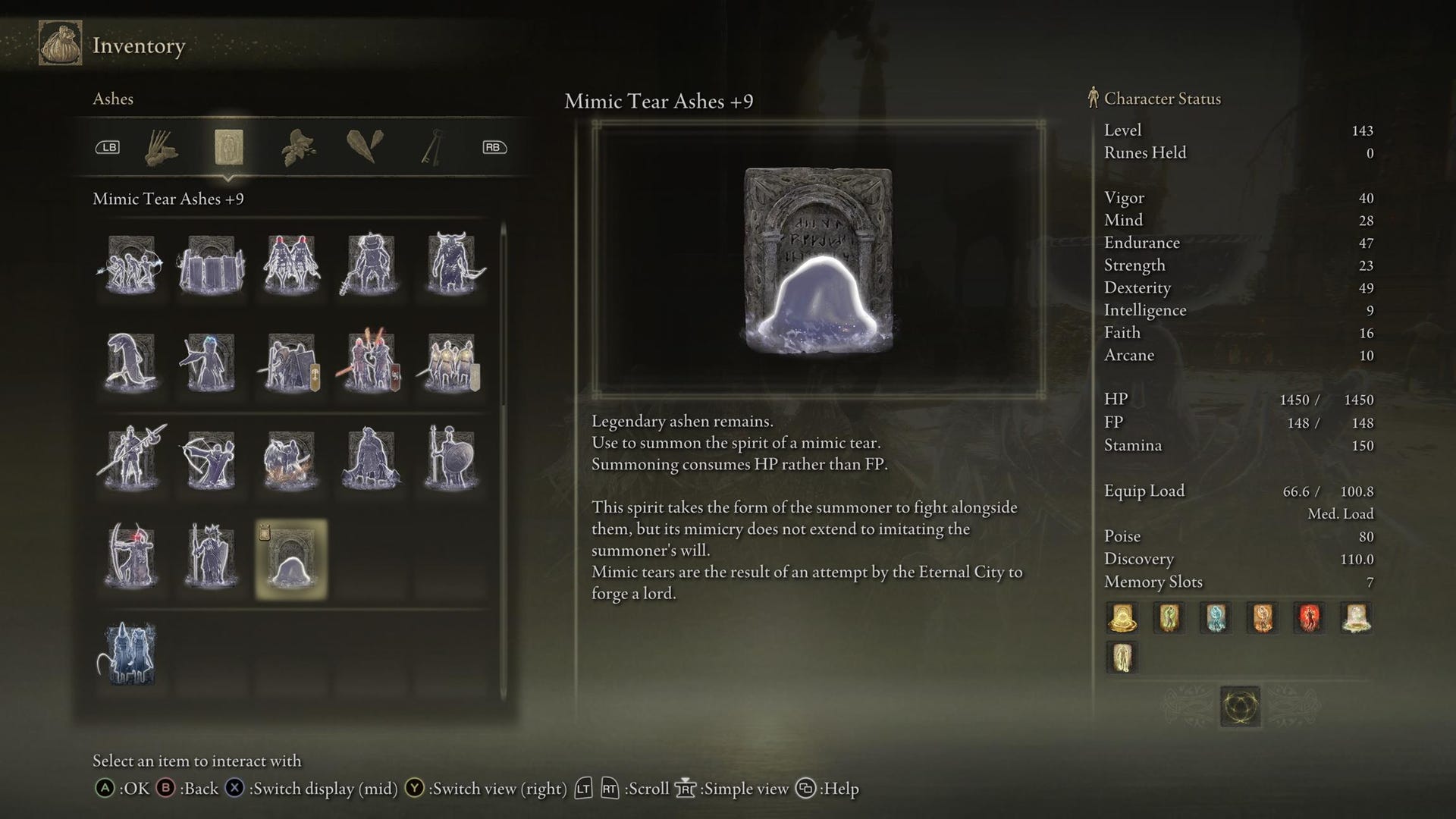The height and width of the screenshot is (819, 1456).
Task: Open the arrows and tools tab
Action: (161, 147)
